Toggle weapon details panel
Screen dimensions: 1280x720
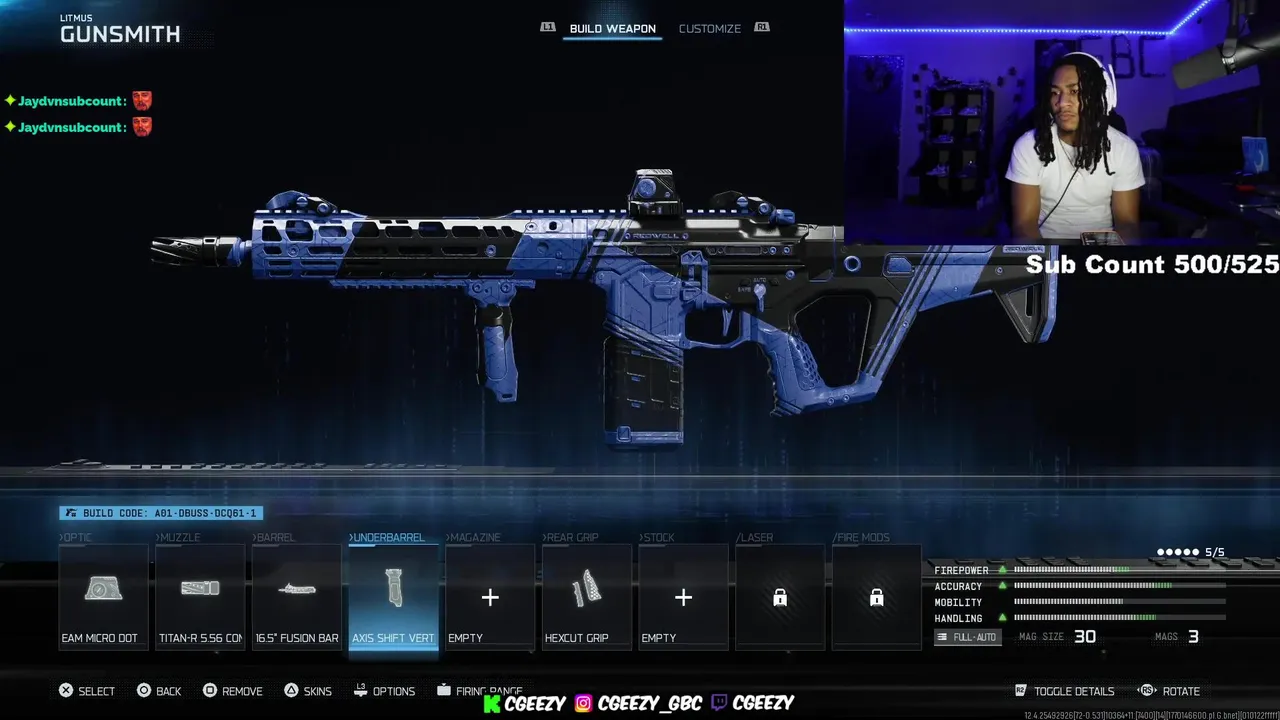click(1064, 691)
